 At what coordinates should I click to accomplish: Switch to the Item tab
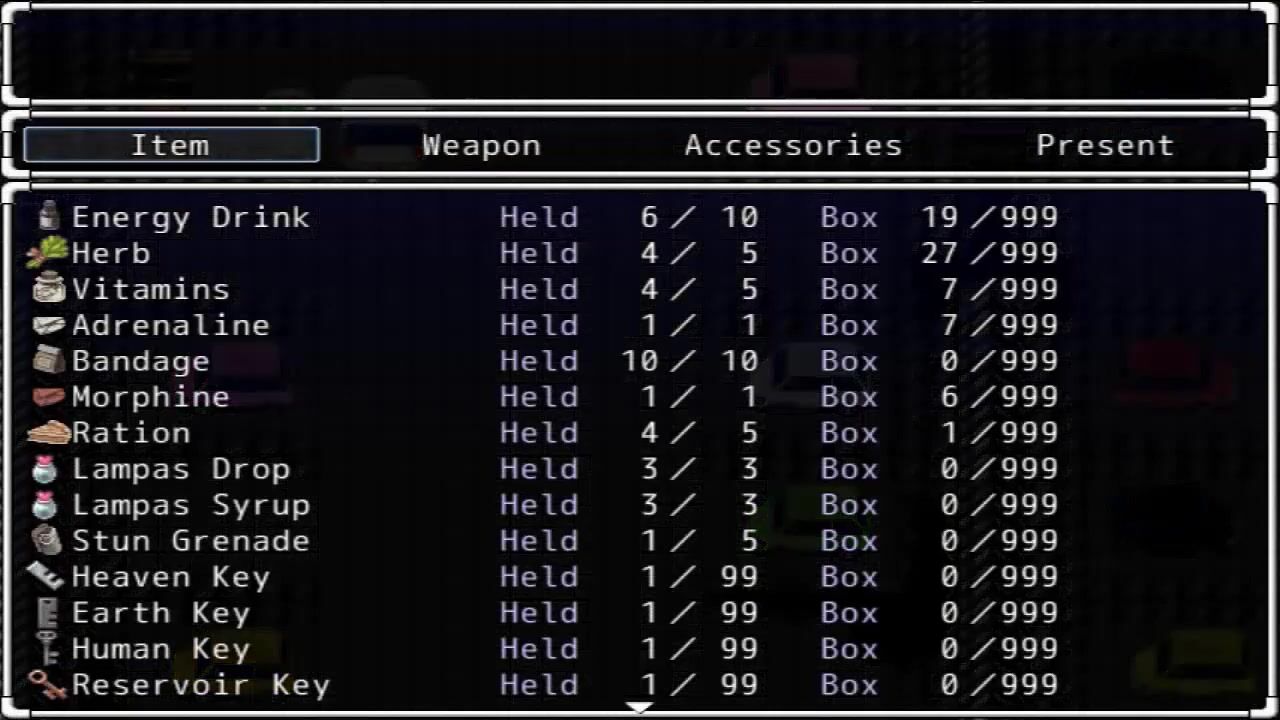[x=171, y=145]
